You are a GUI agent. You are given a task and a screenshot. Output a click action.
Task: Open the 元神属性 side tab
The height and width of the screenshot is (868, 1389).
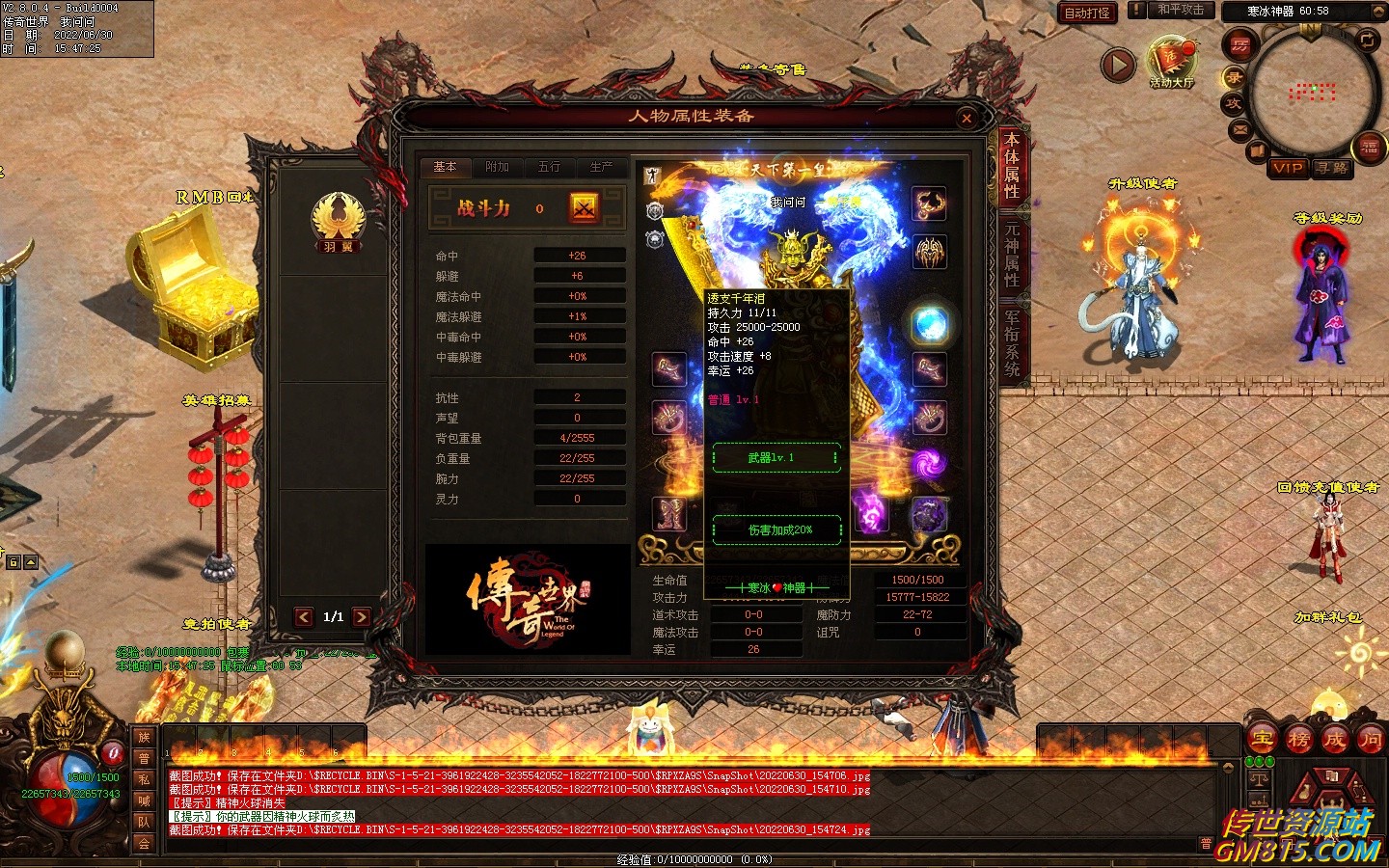click(x=1012, y=255)
